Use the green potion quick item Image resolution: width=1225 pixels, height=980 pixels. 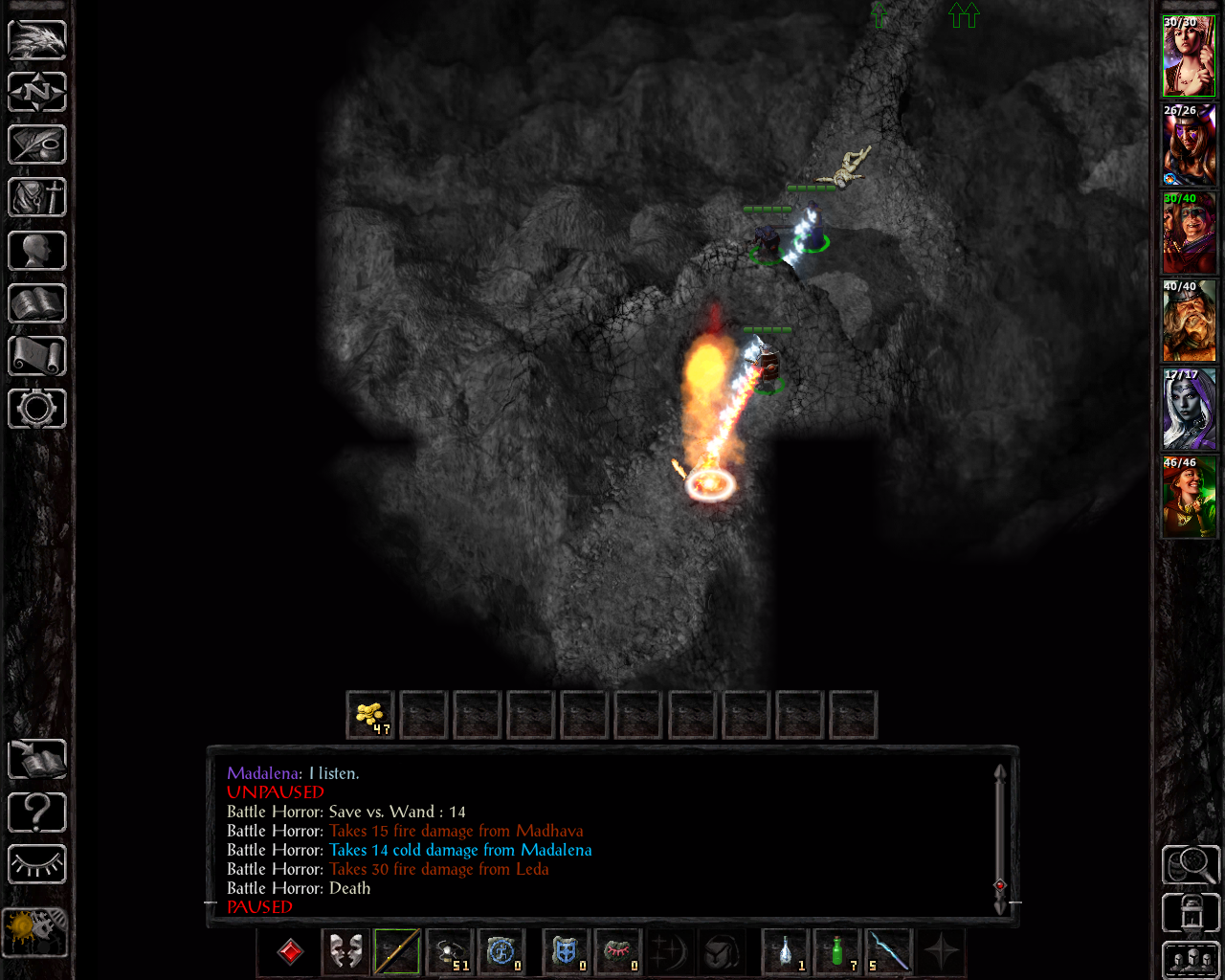point(838,951)
